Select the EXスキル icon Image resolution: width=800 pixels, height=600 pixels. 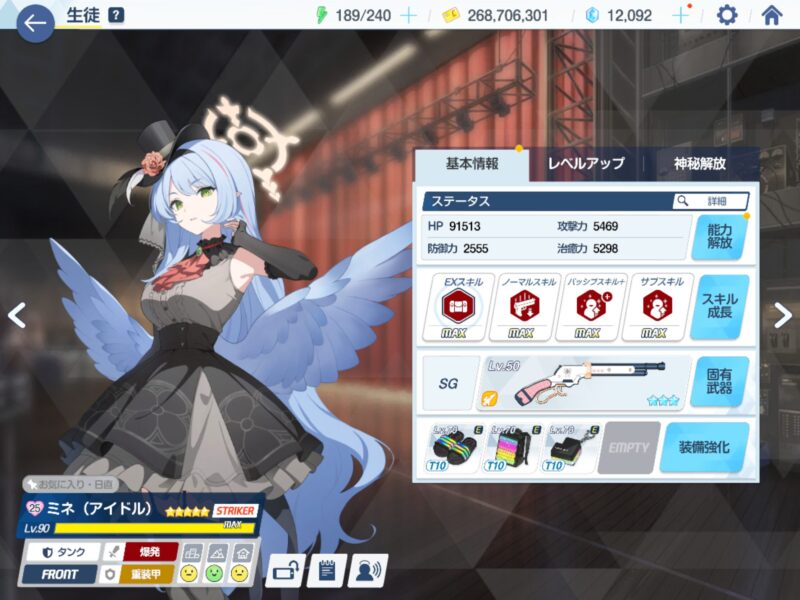click(453, 306)
